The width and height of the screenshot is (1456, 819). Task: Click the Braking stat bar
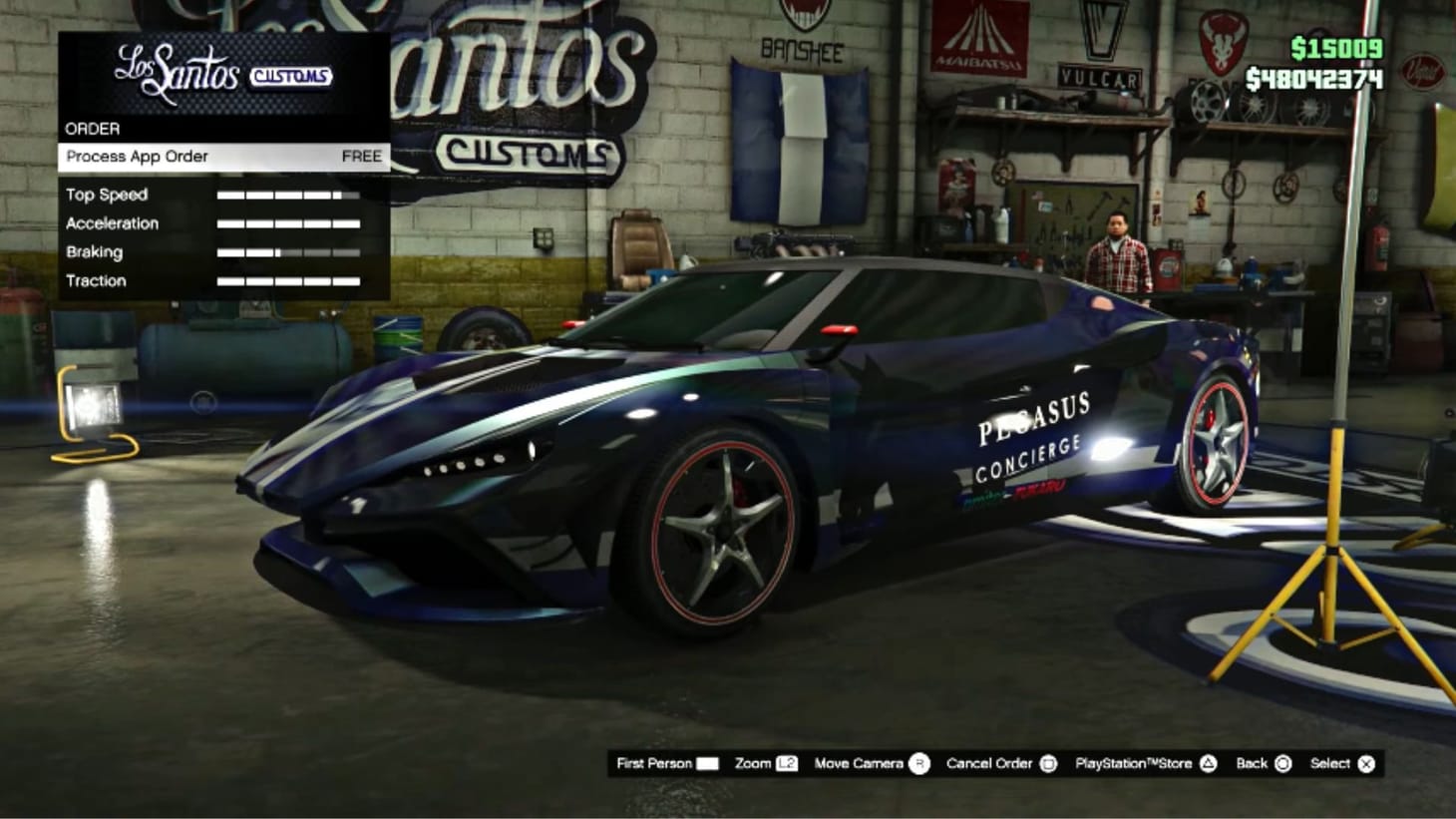(x=289, y=252)
